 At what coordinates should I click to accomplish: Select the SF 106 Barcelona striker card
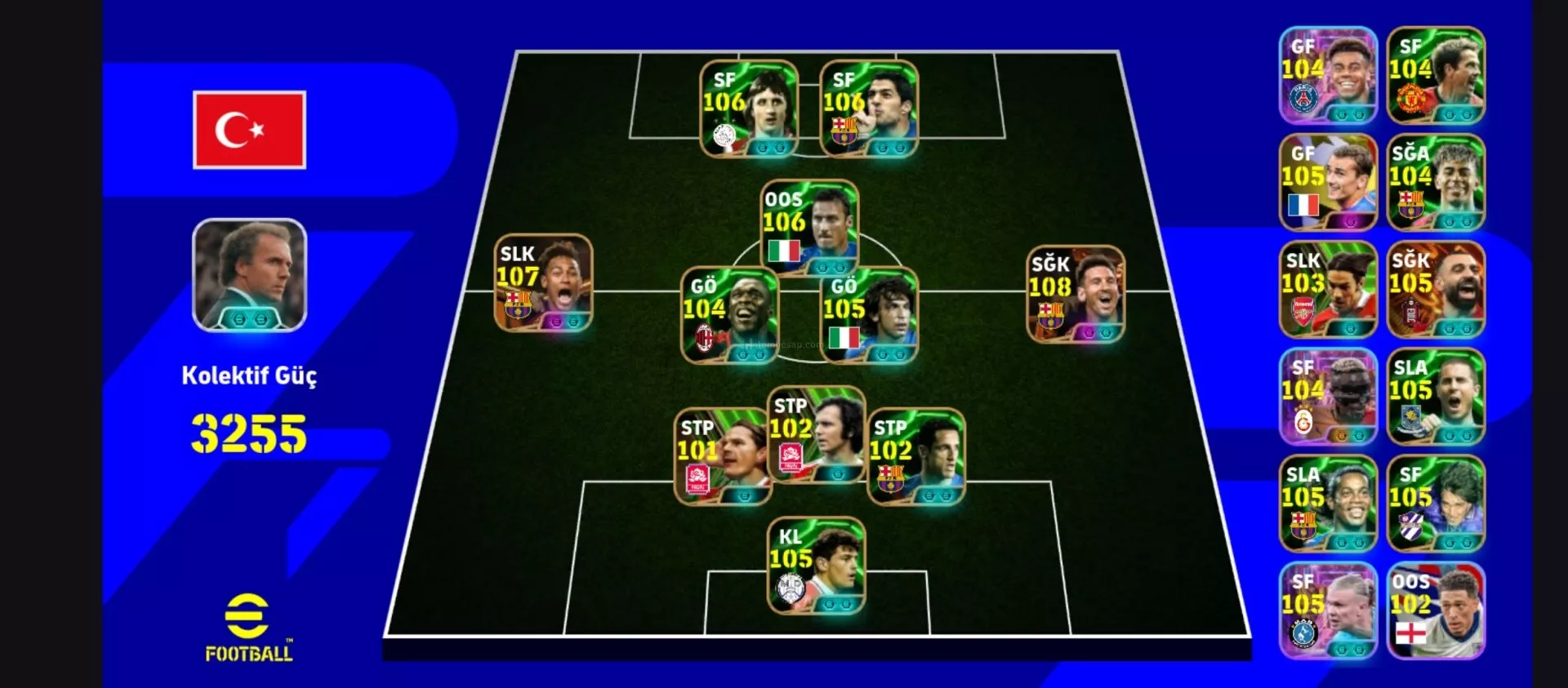click(x=869, y=109)
